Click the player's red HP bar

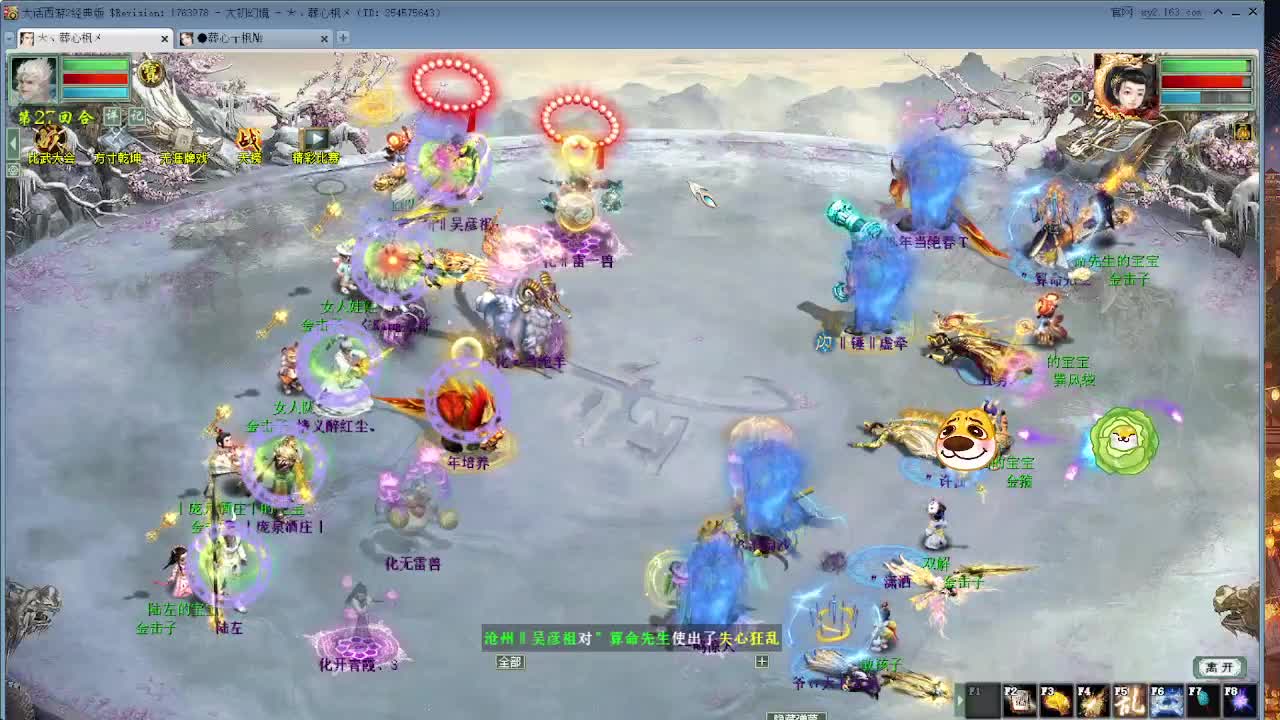click(93, 77)
